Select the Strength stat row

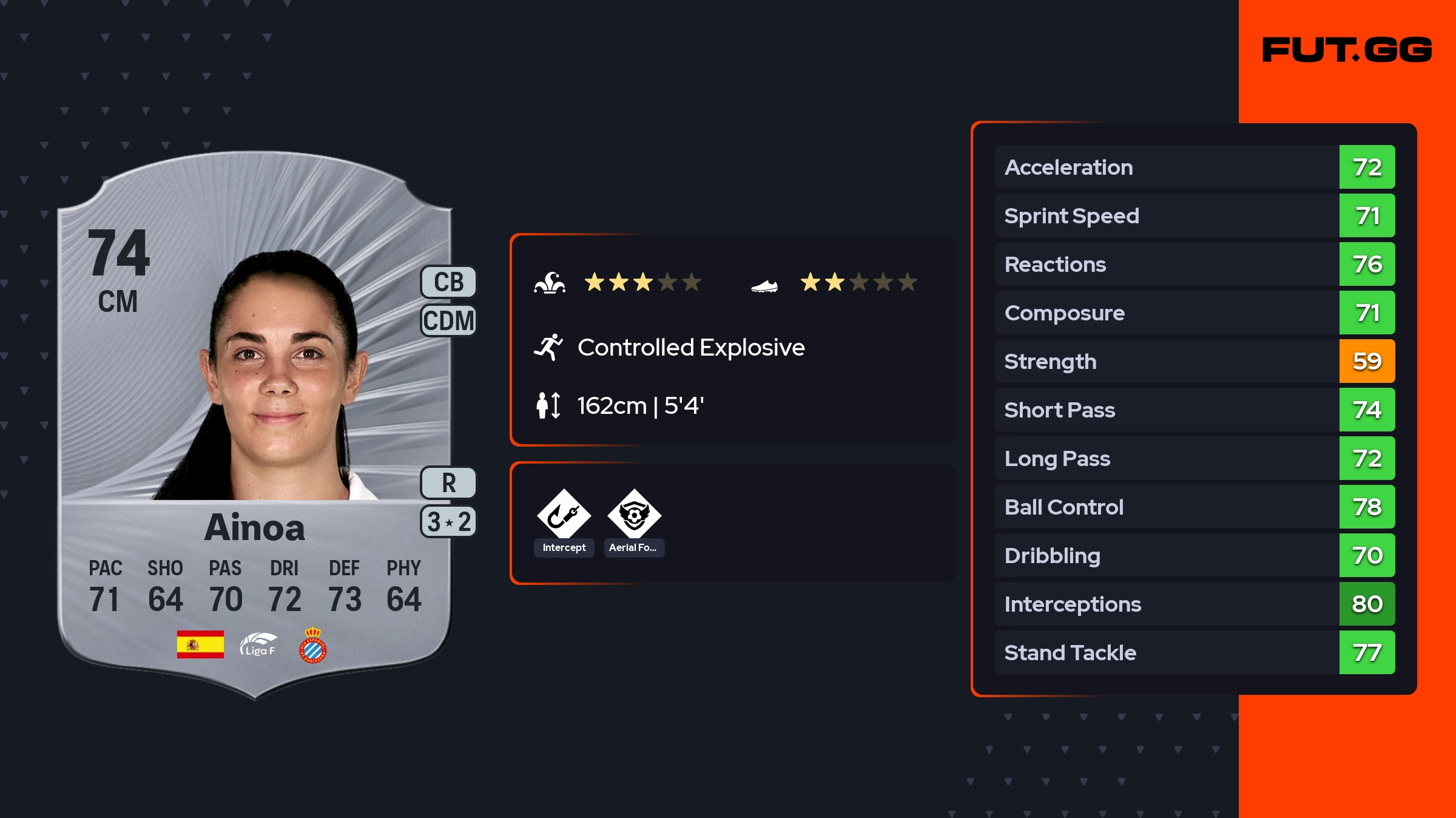click(1194, 361)
